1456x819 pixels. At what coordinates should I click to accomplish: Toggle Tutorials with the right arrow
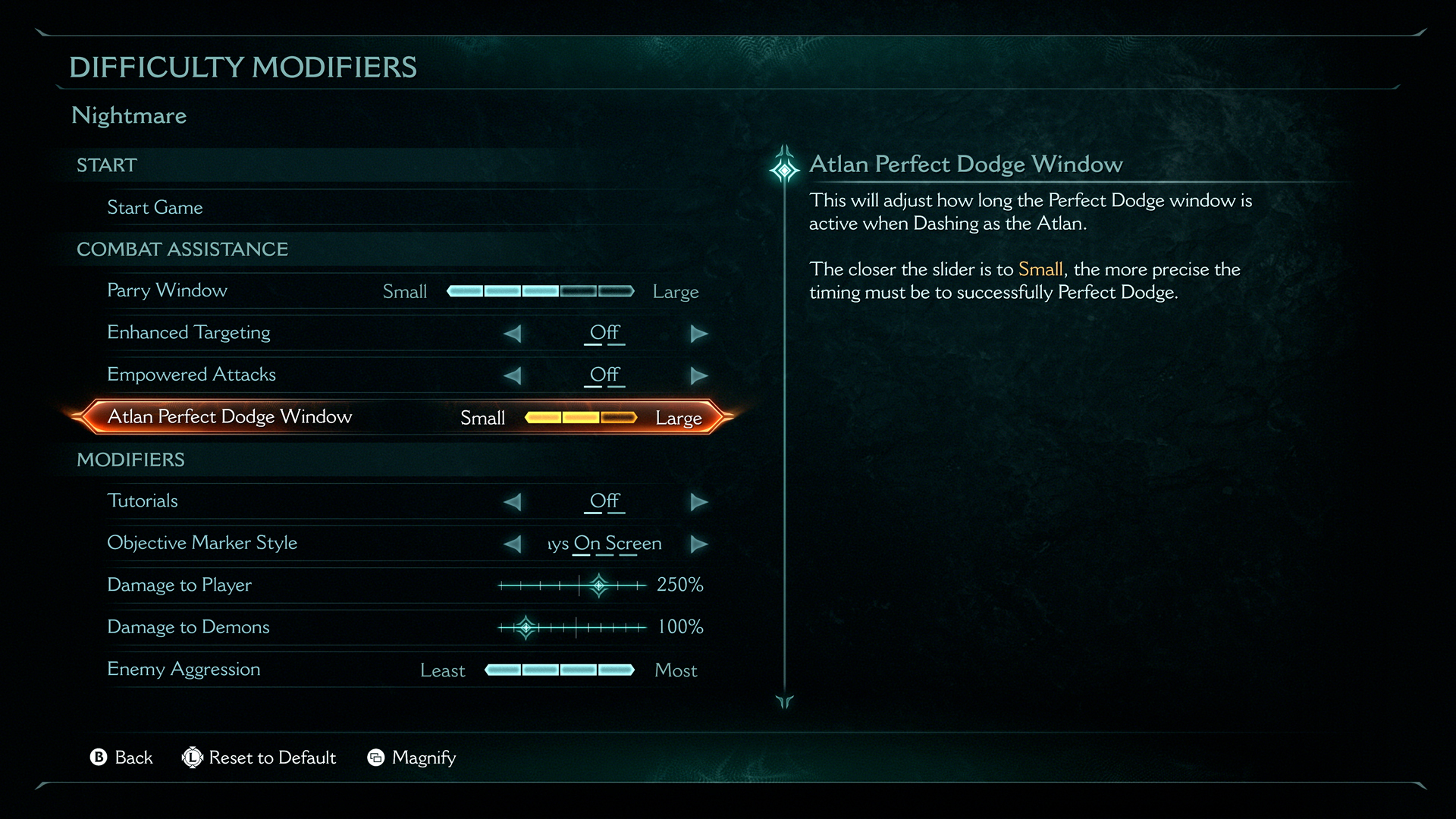click(x=698, y=502)
